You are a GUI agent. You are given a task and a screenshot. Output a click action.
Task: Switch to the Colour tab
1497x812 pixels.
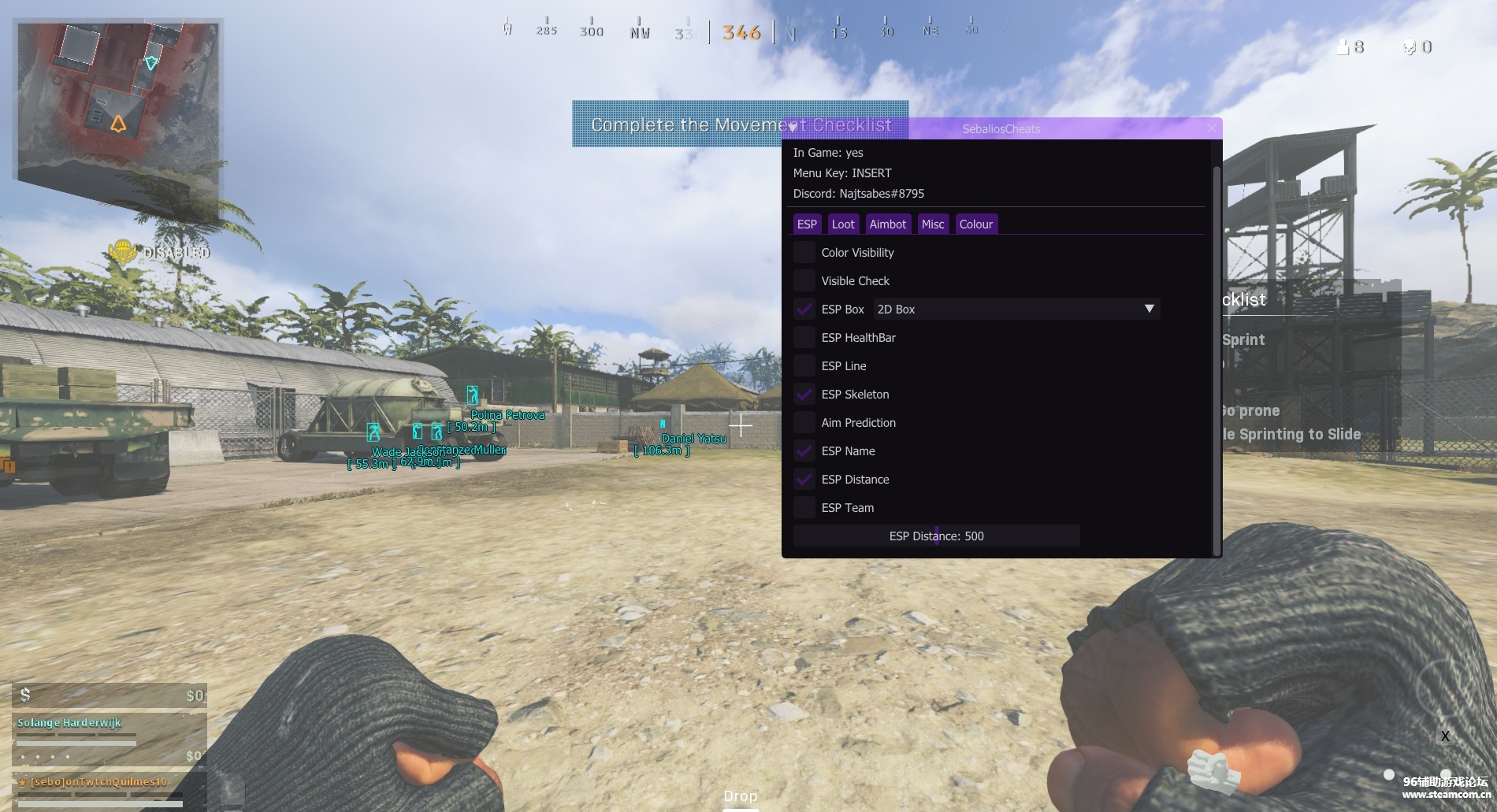click(x=975, y=224)
